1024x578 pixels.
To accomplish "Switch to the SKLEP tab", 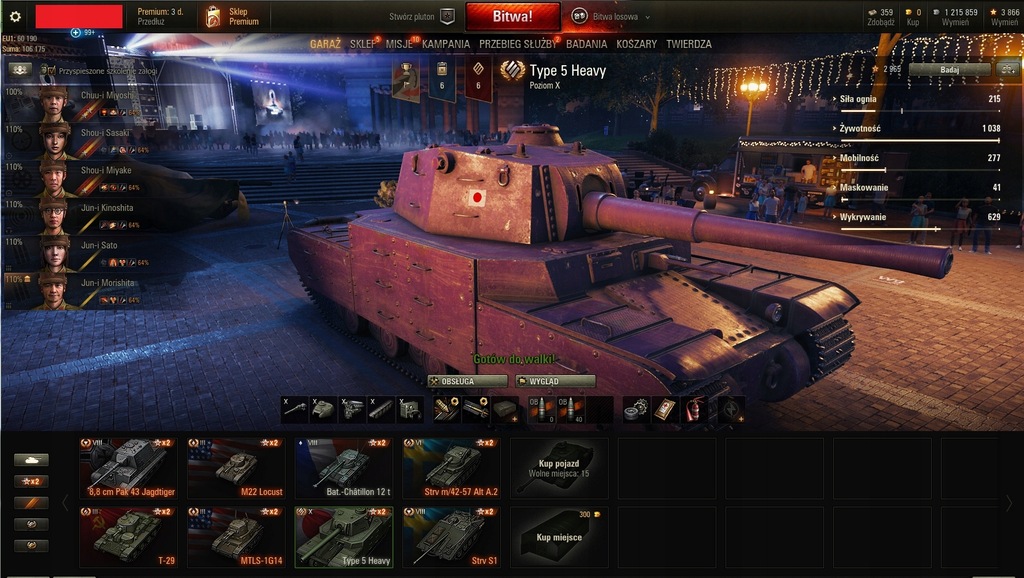I will point(363,44).
